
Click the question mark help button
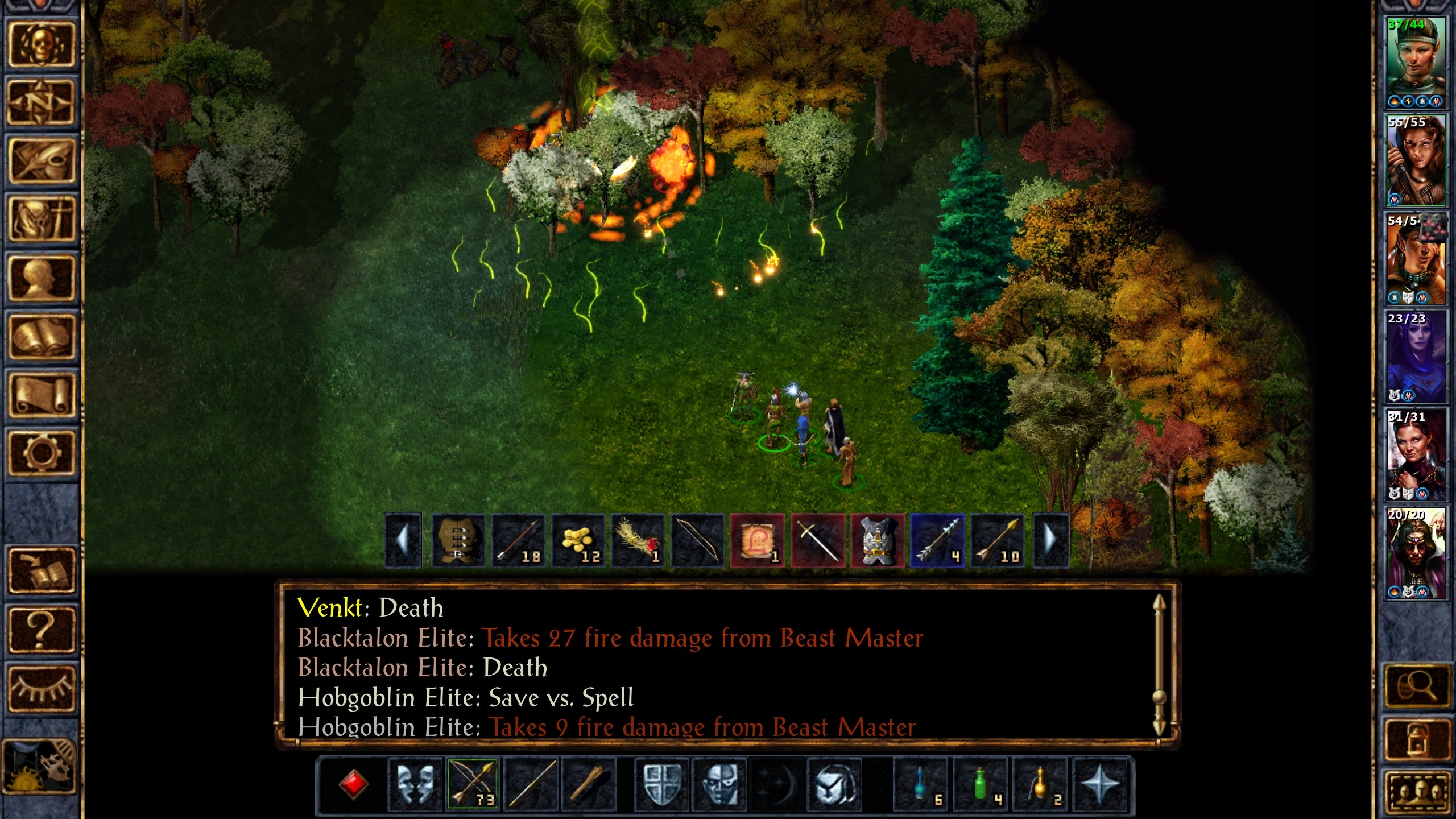pyautogui.click(x=41, y=629)
